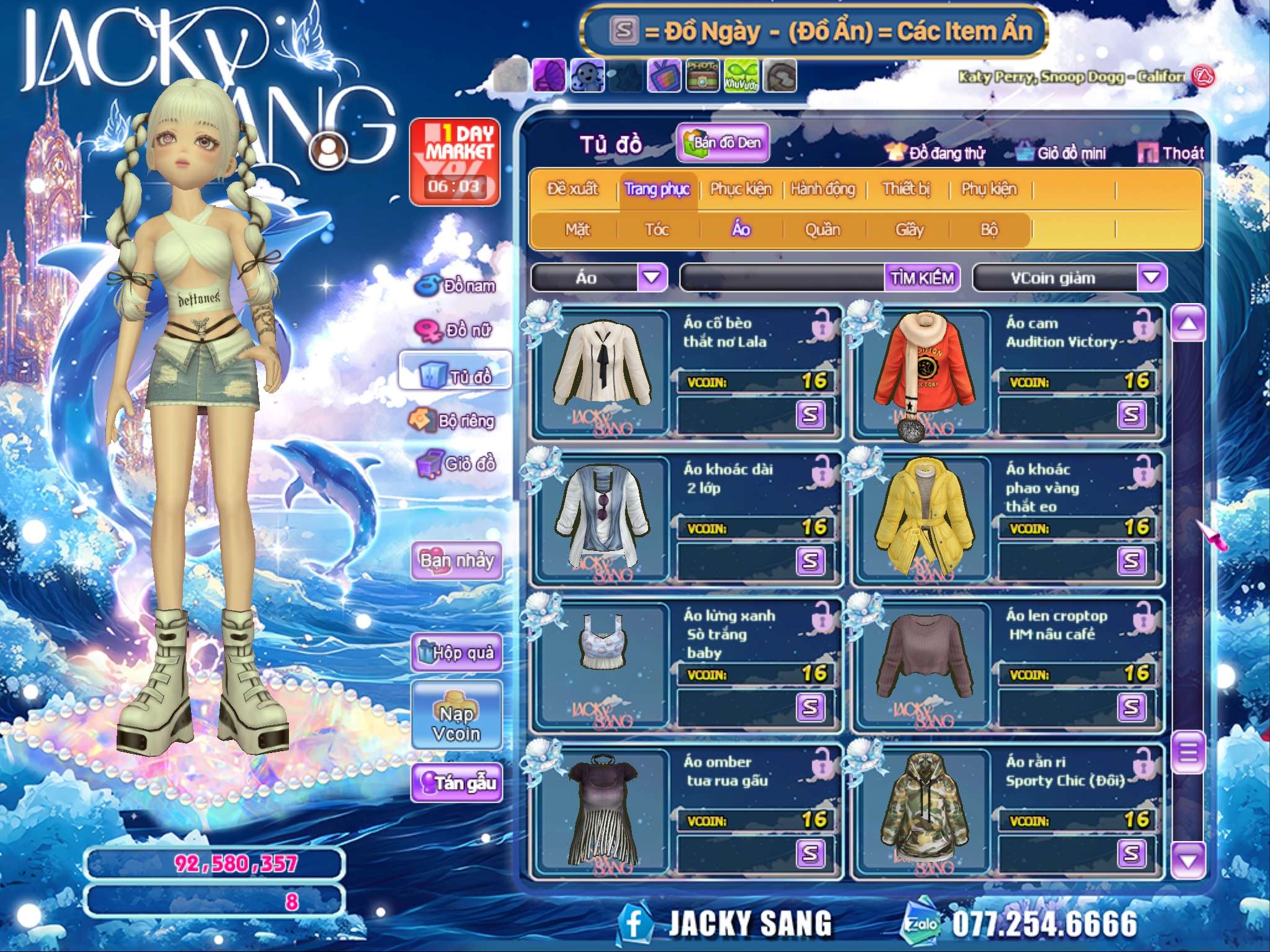
Task: Open the VCoin giảm sort dropdown
Action: 1151,278
